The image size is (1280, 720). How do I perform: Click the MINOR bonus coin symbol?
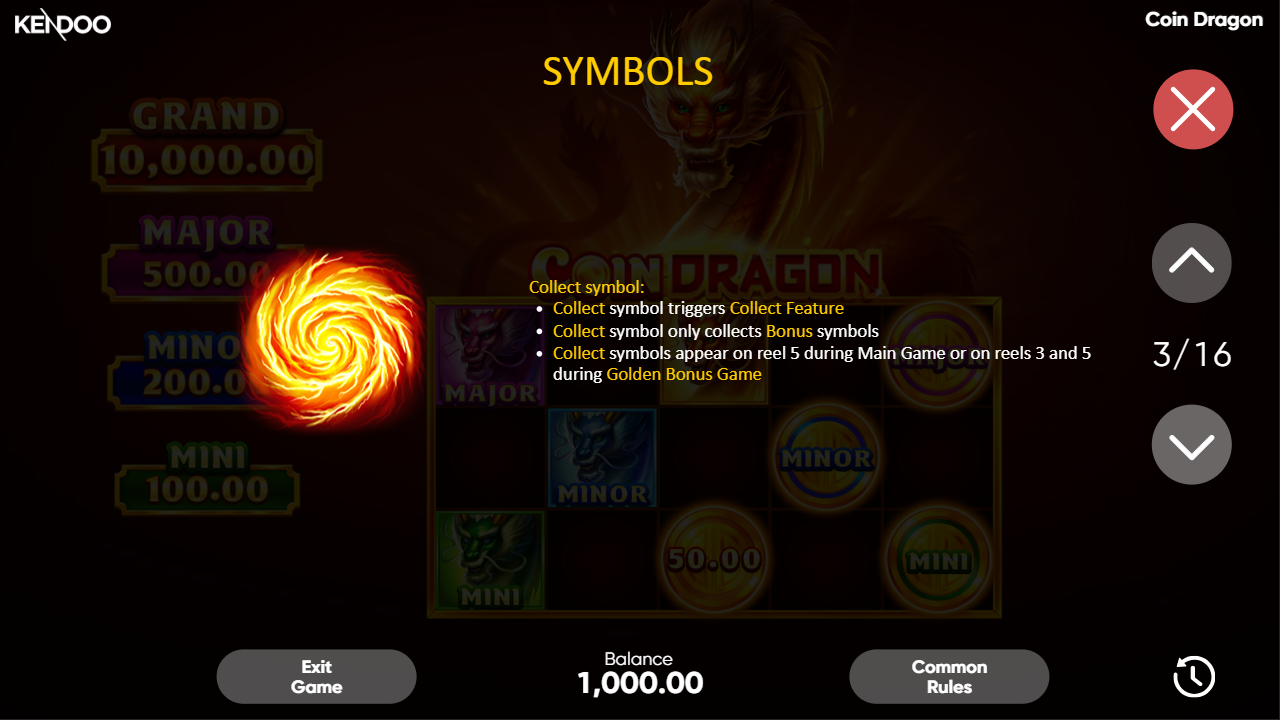point(826,458)
